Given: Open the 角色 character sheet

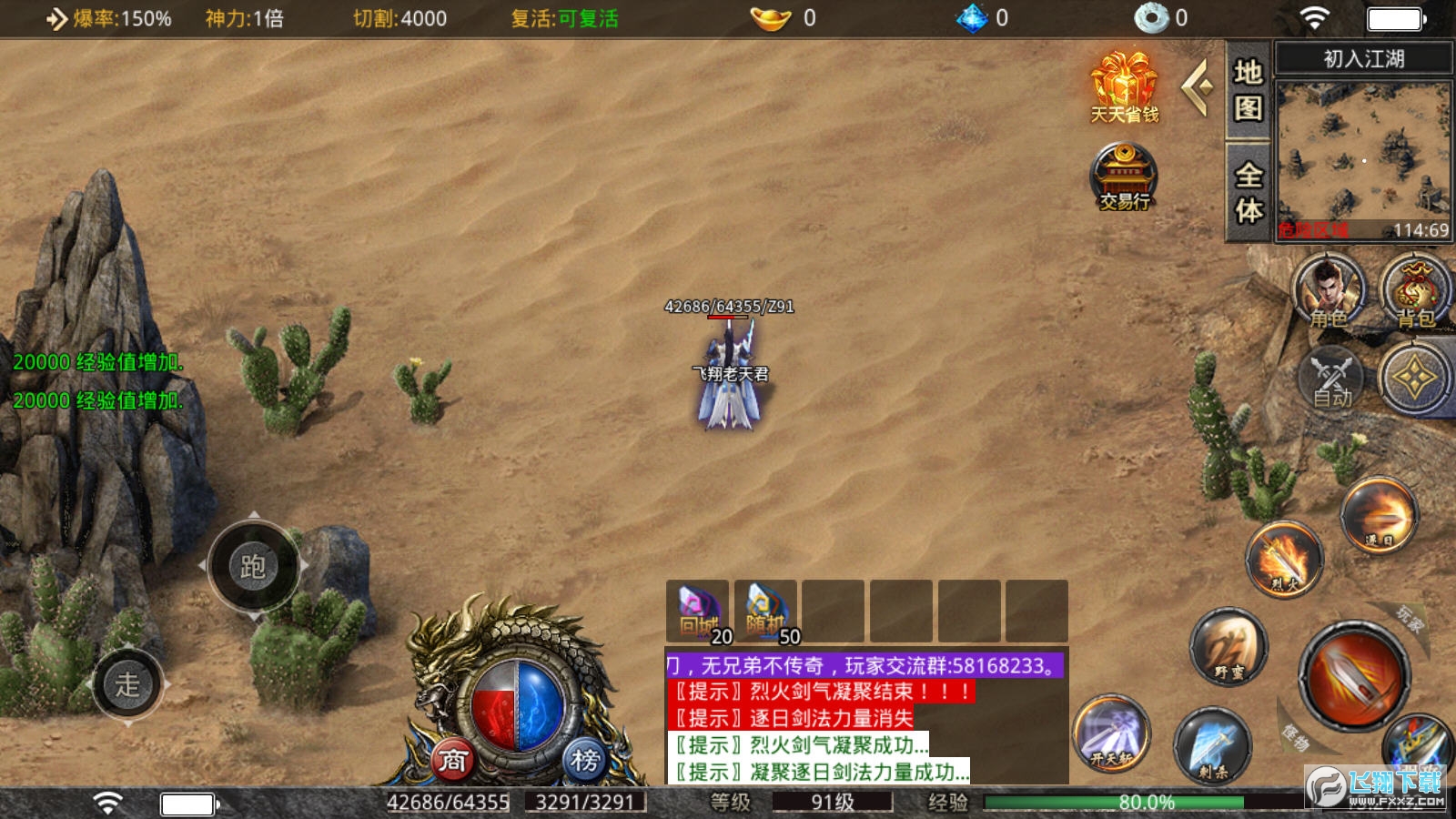Looking at the screenshot, I should coord(1330,291).
